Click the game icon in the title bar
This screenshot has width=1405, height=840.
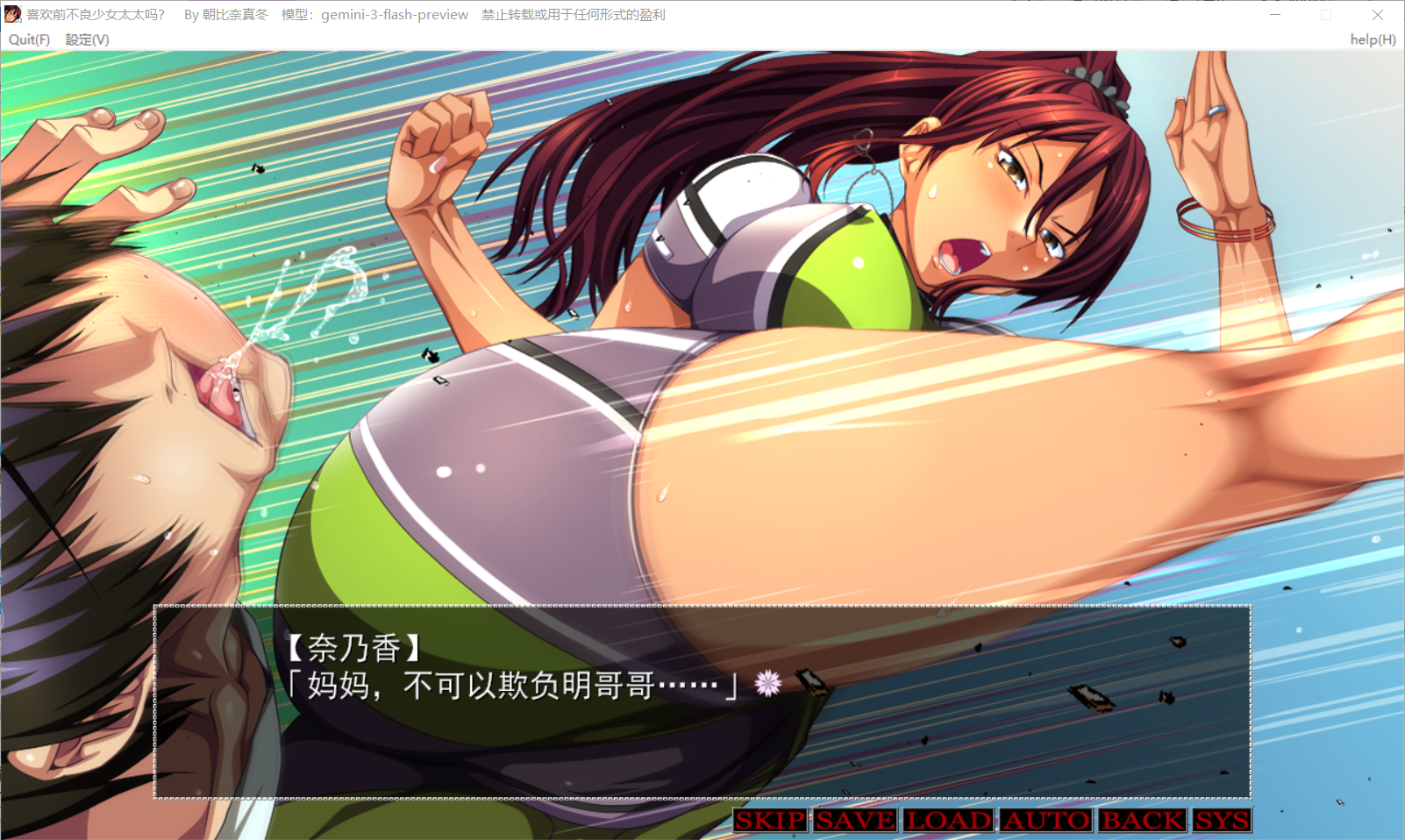pos(11,14)
